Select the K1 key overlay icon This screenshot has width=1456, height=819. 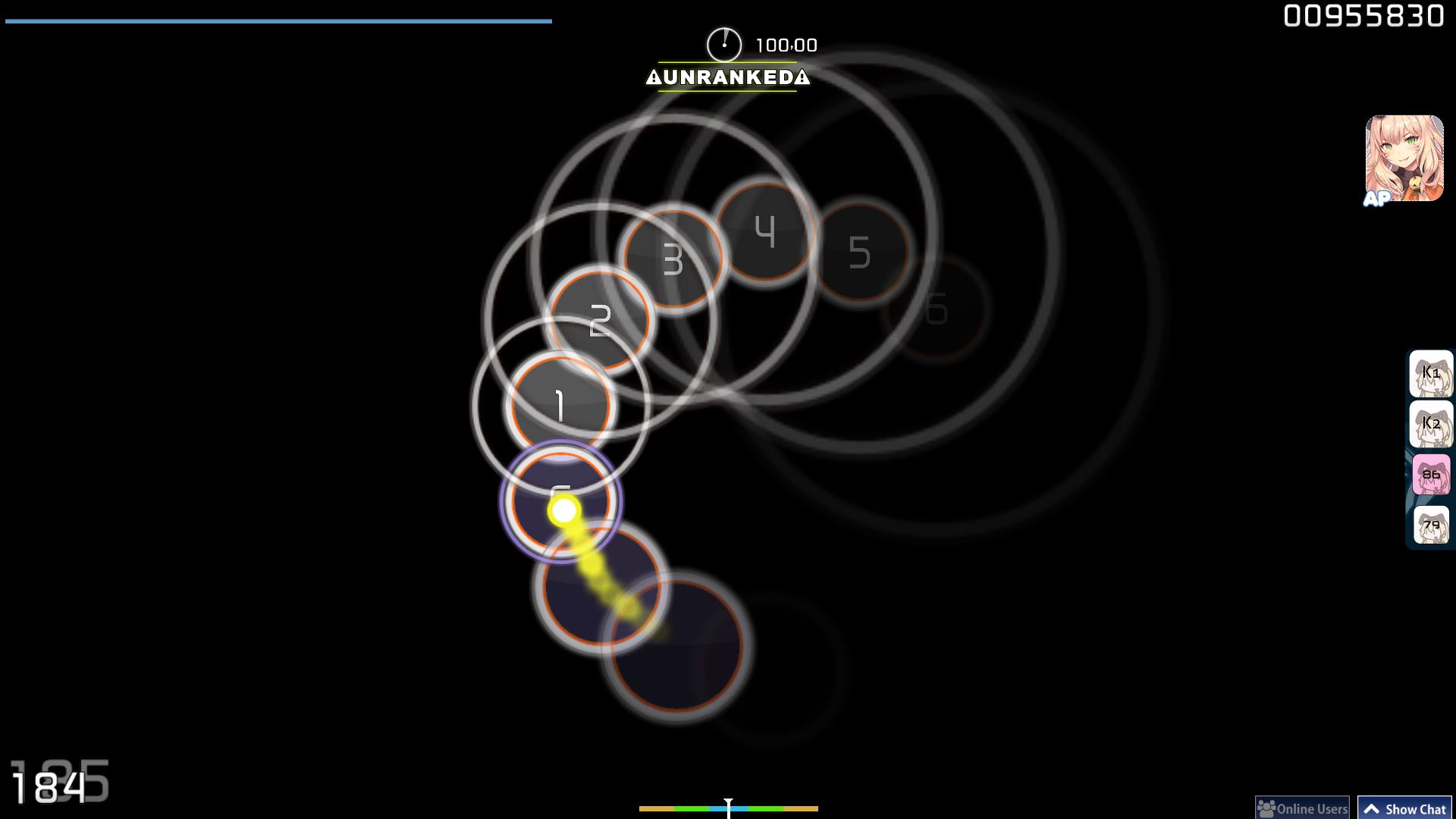[x=1431, y=372]
